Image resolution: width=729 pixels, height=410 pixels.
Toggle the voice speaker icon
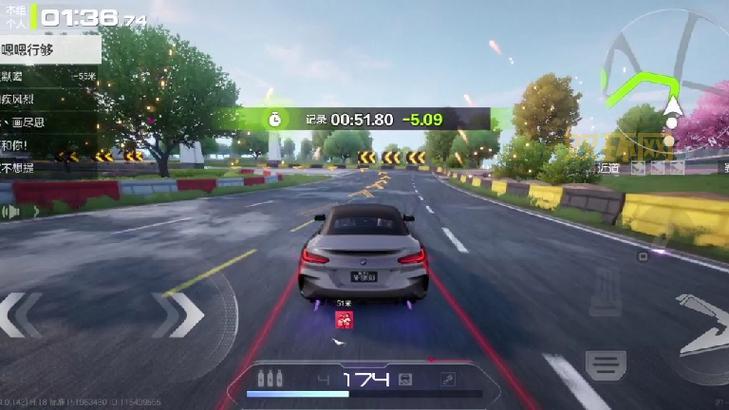point(12,212)
